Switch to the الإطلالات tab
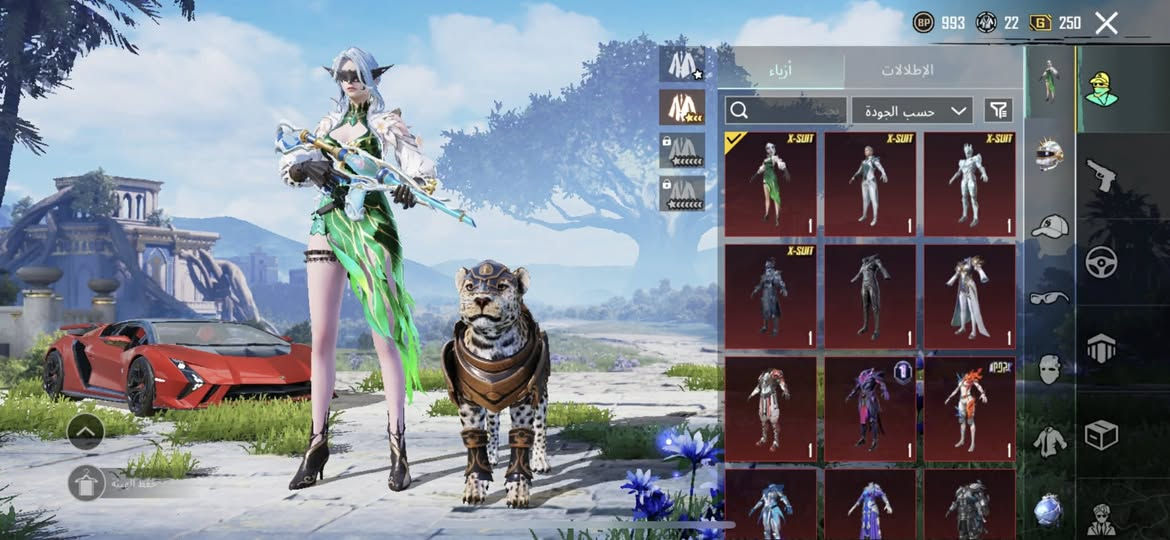Image resolution: width=1170 pixels, height=540 pixels. coord(906,70)
